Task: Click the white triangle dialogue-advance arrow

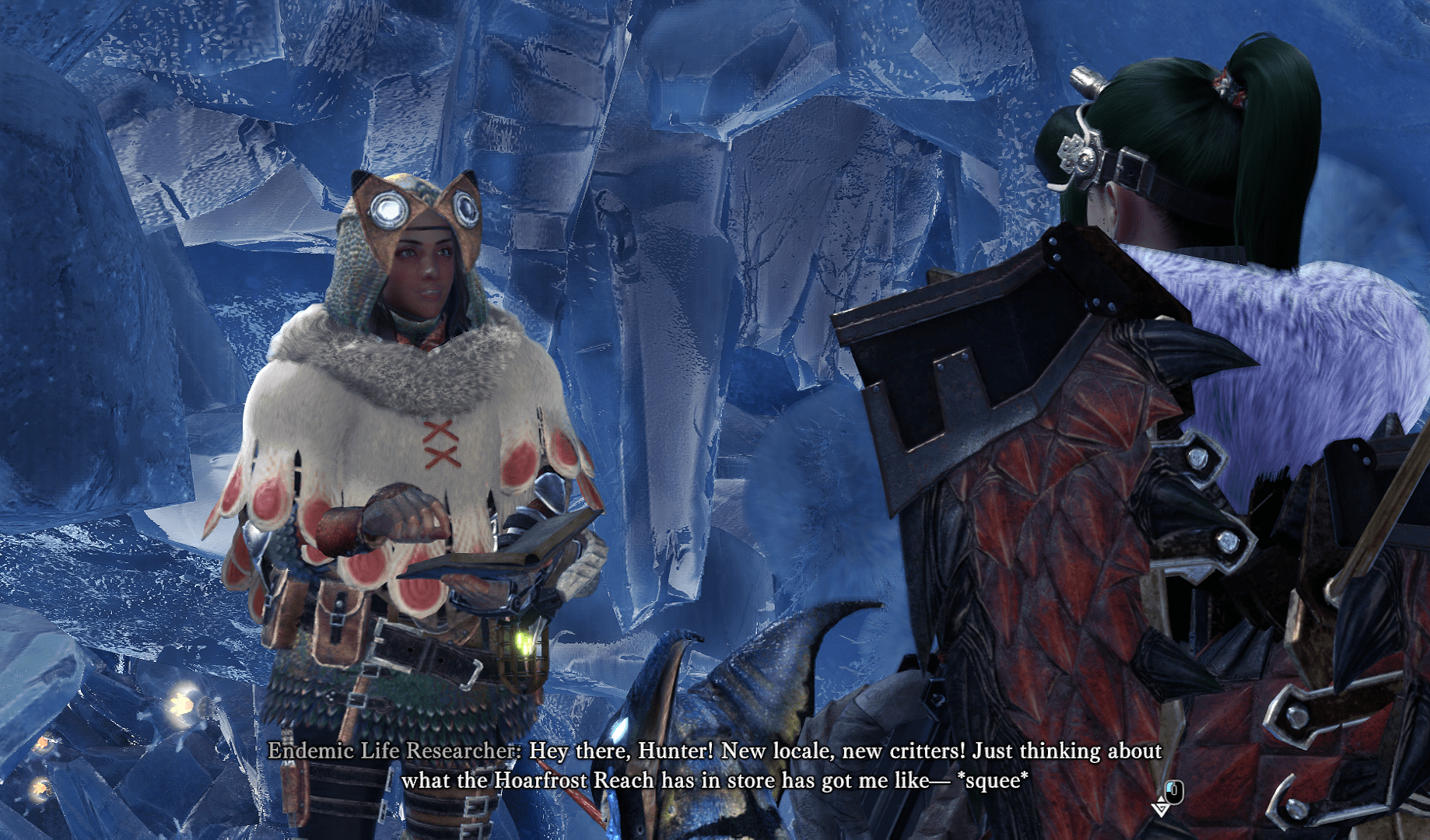Action: pos(1161,808)
